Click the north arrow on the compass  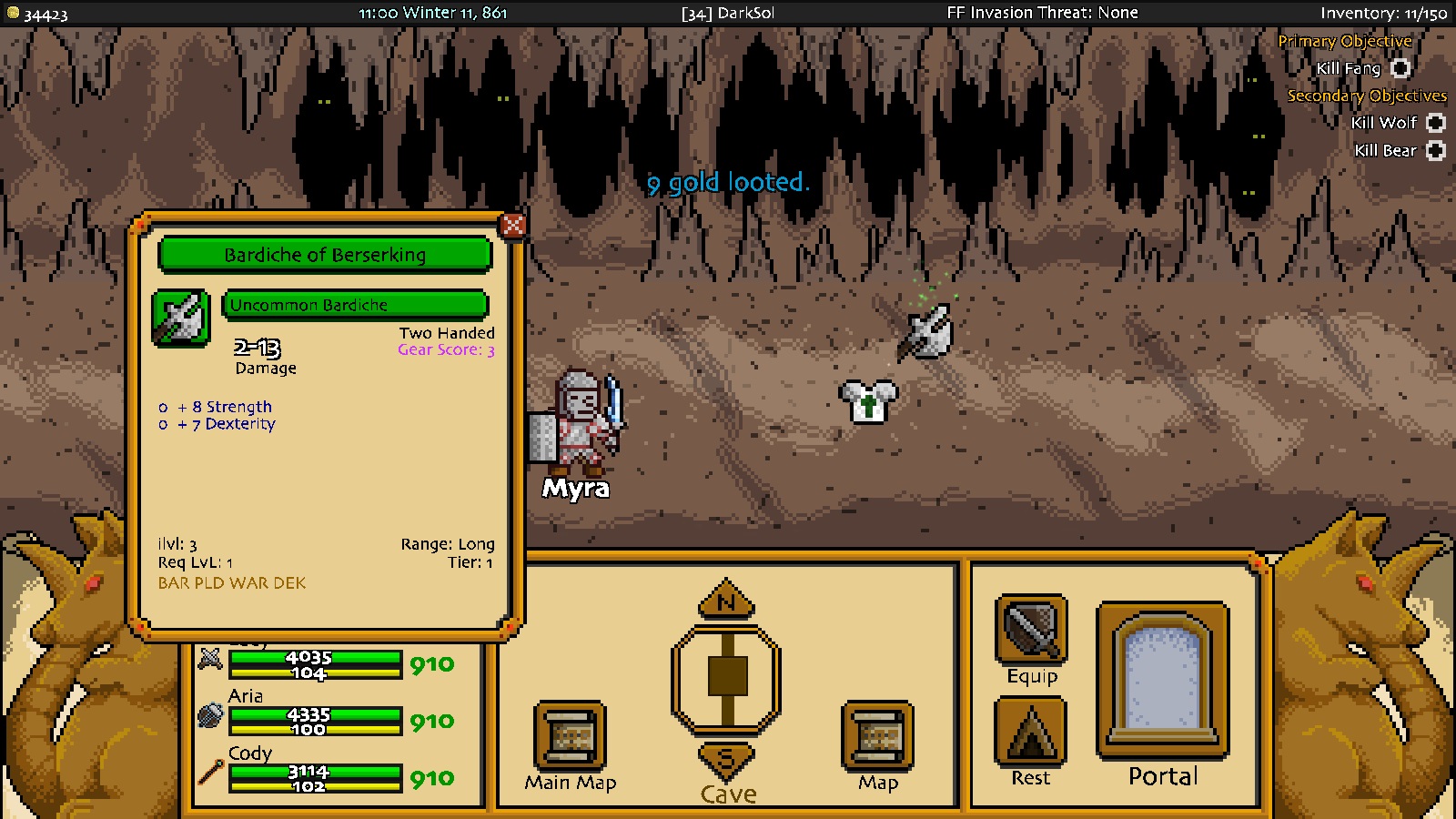coord(724,601)
